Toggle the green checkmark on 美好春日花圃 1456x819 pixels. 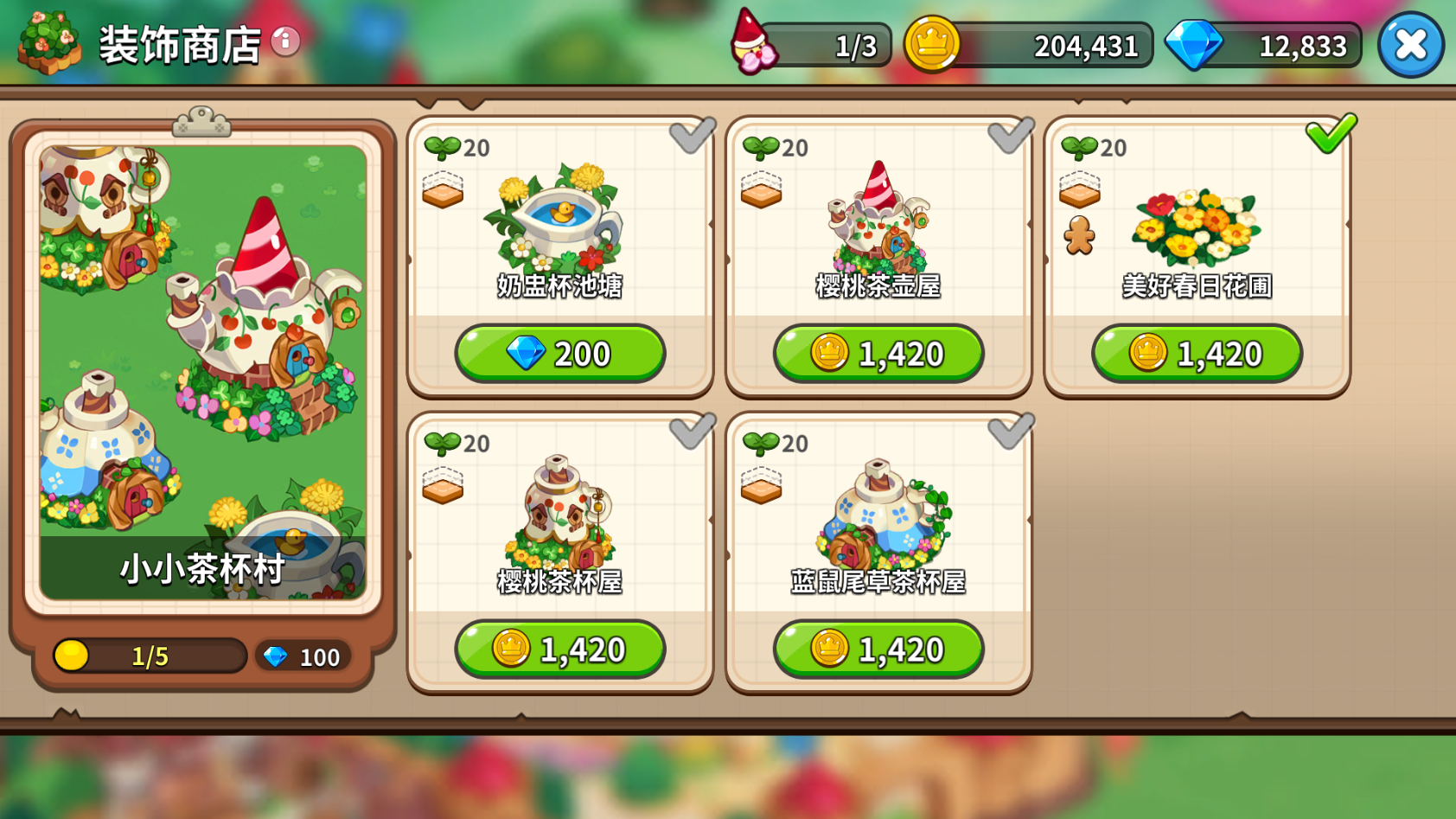click(x=1331, y=133)
